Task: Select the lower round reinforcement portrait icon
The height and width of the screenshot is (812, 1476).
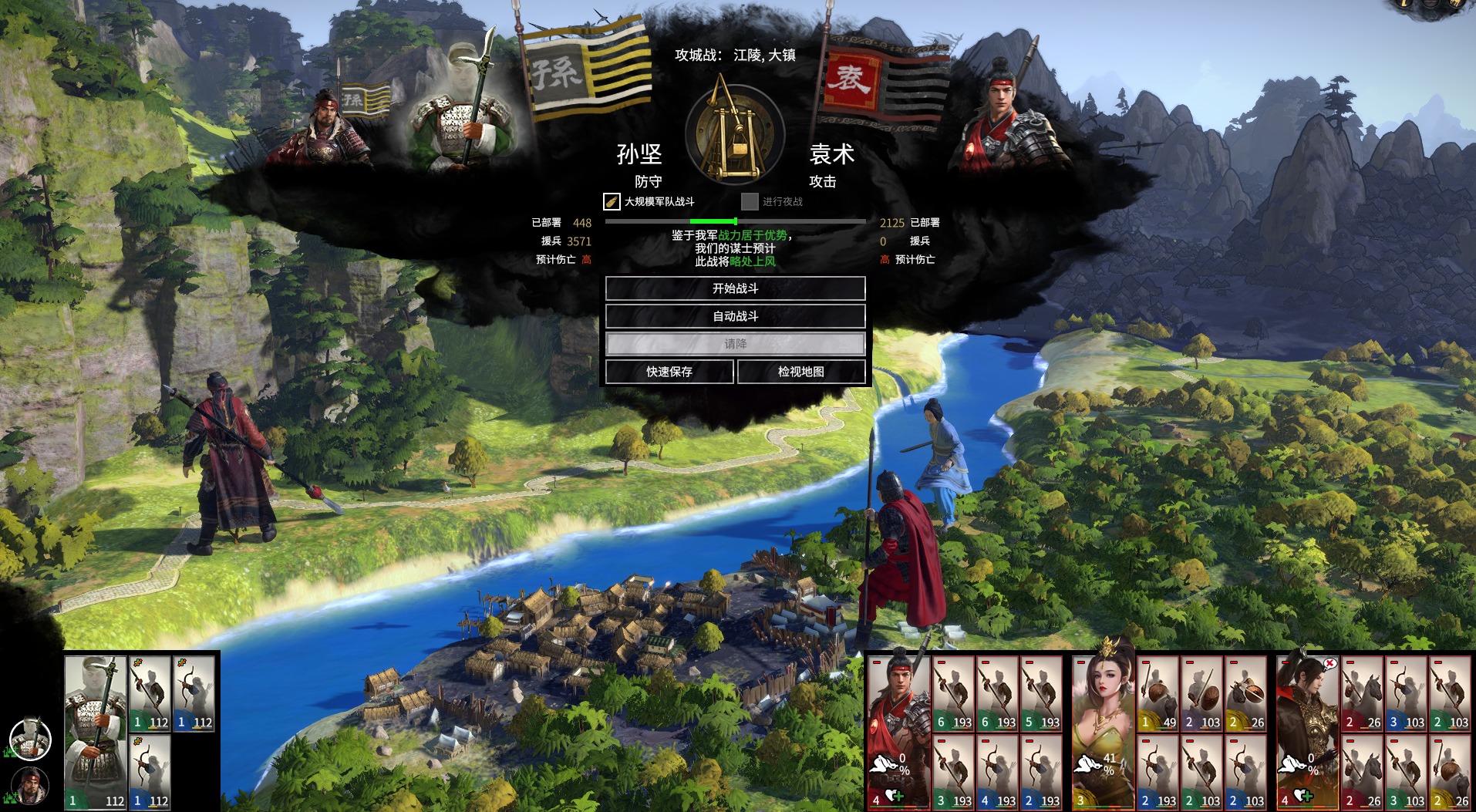Action: 30,787
